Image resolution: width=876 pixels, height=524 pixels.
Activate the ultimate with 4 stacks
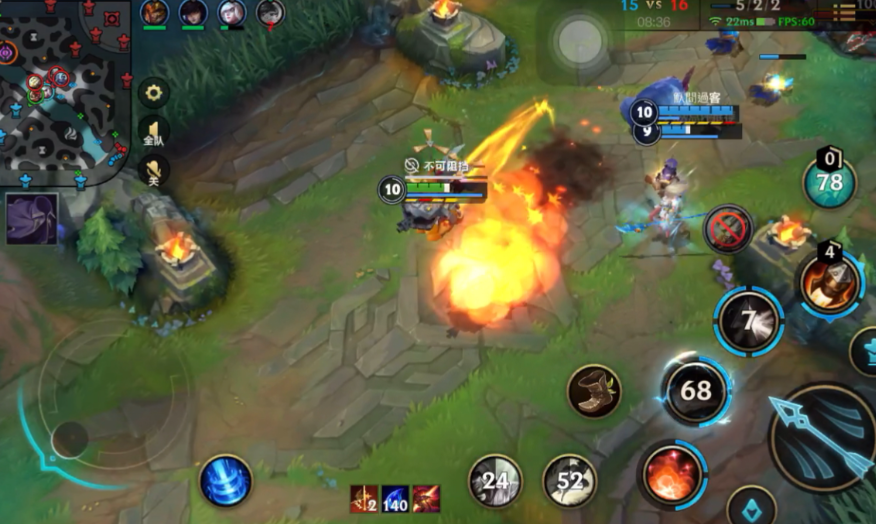pyautogui.click(x=831, y=284)
